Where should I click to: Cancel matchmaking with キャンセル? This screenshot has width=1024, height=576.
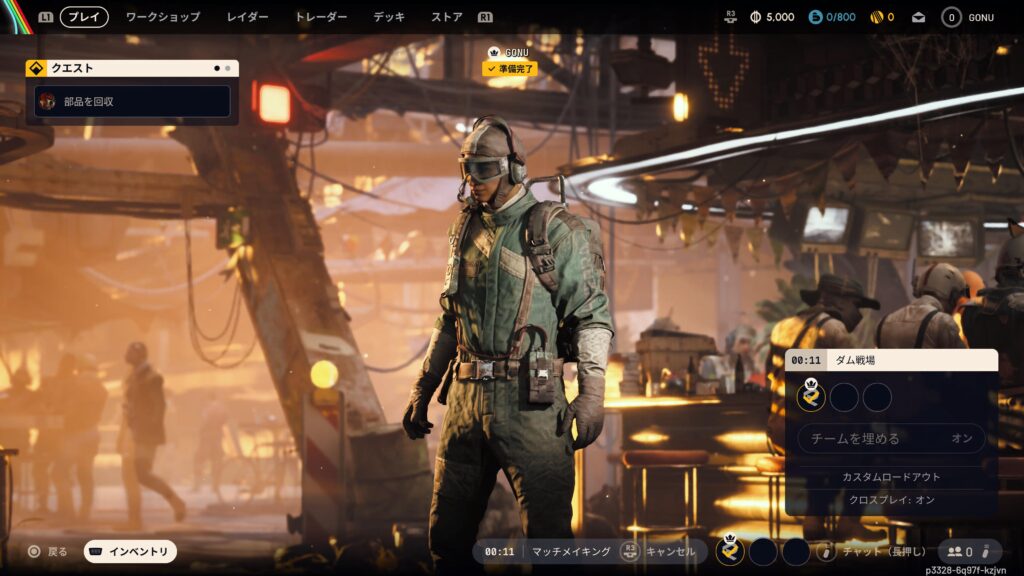point(661,551)
